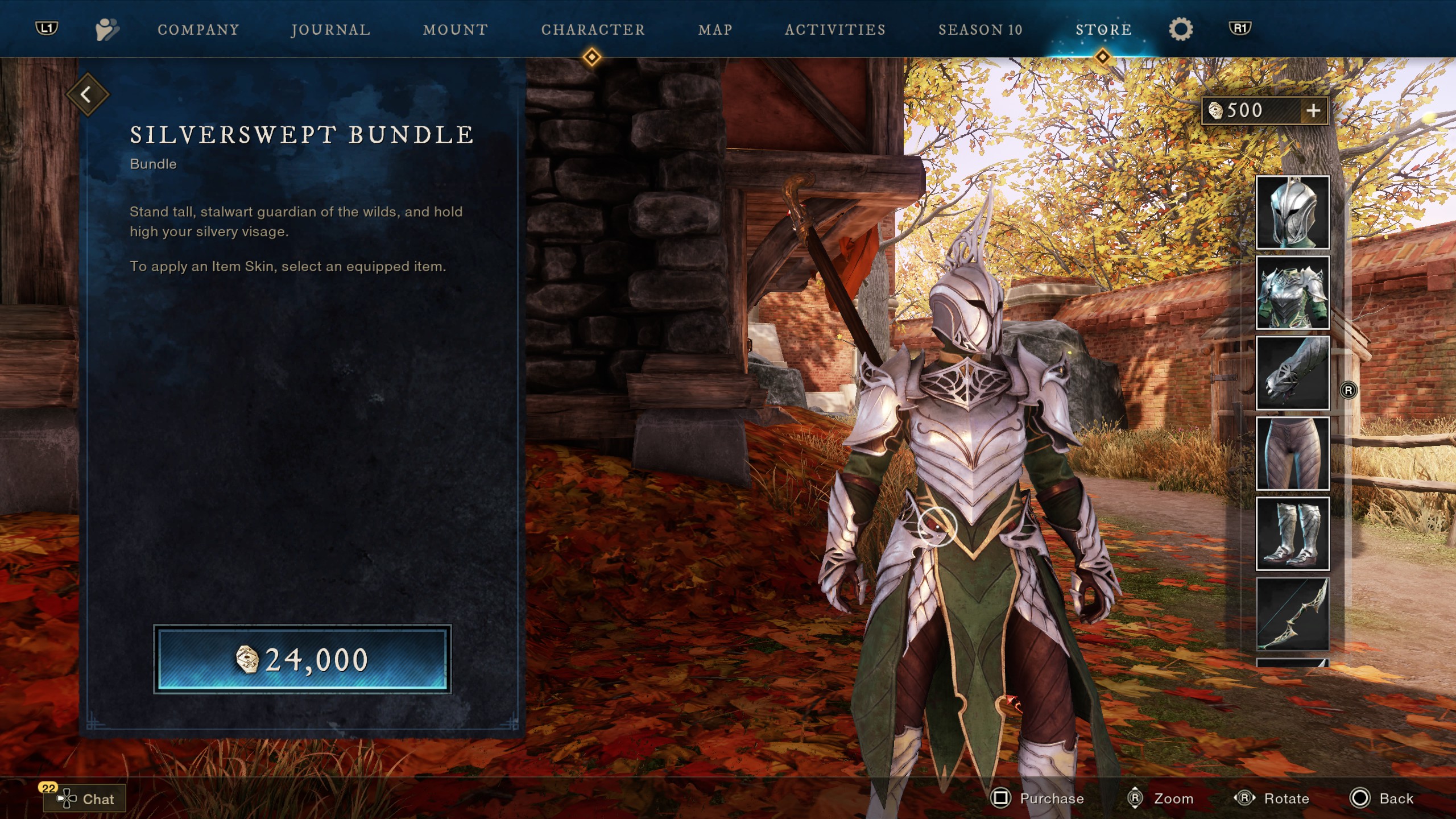The width and height of the screenshot is (1456, 819).
Task: Go back using the left arrow panel button
Action: tap(88, 94)
